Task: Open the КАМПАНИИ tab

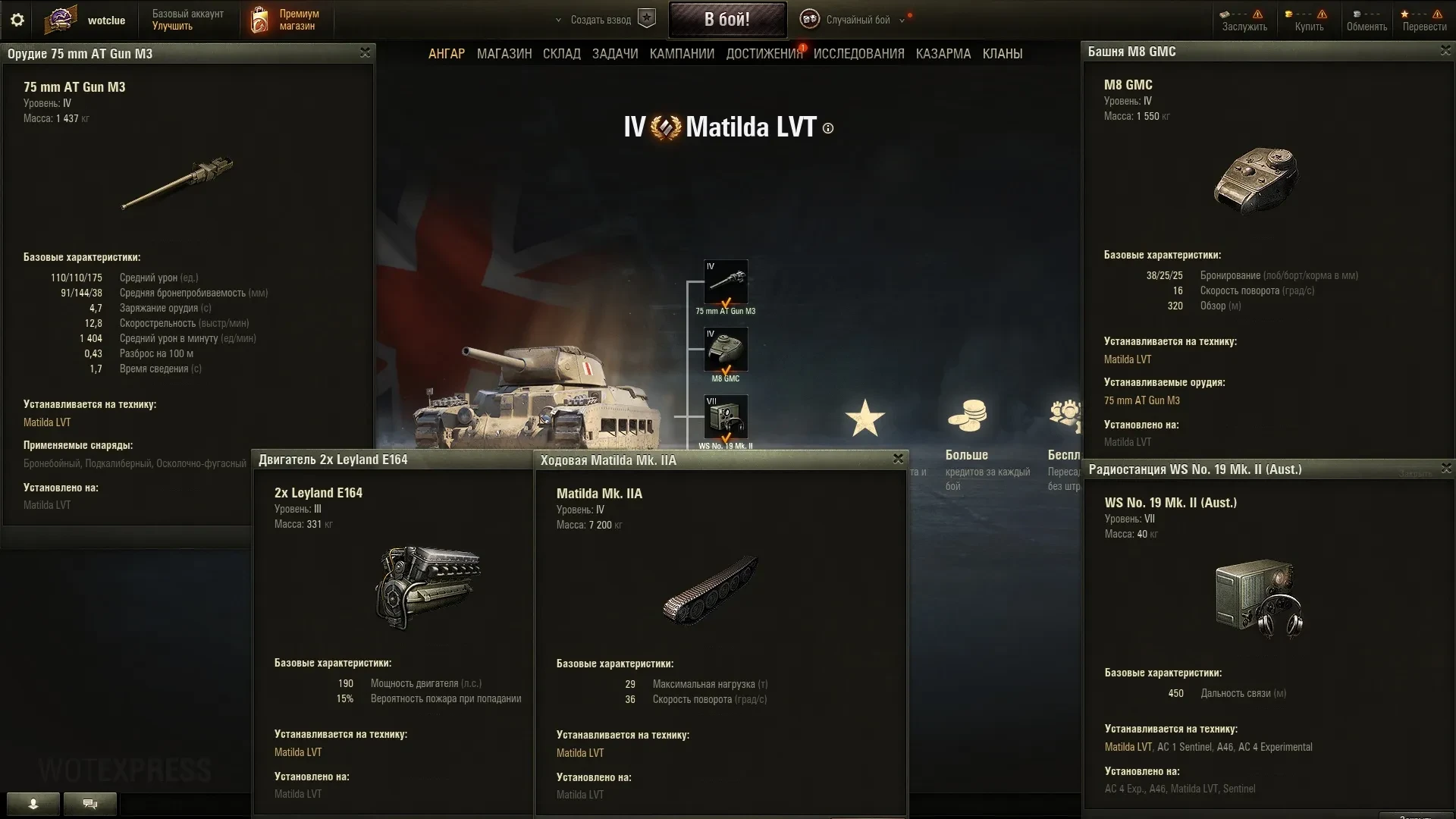Action: (682, 54)
